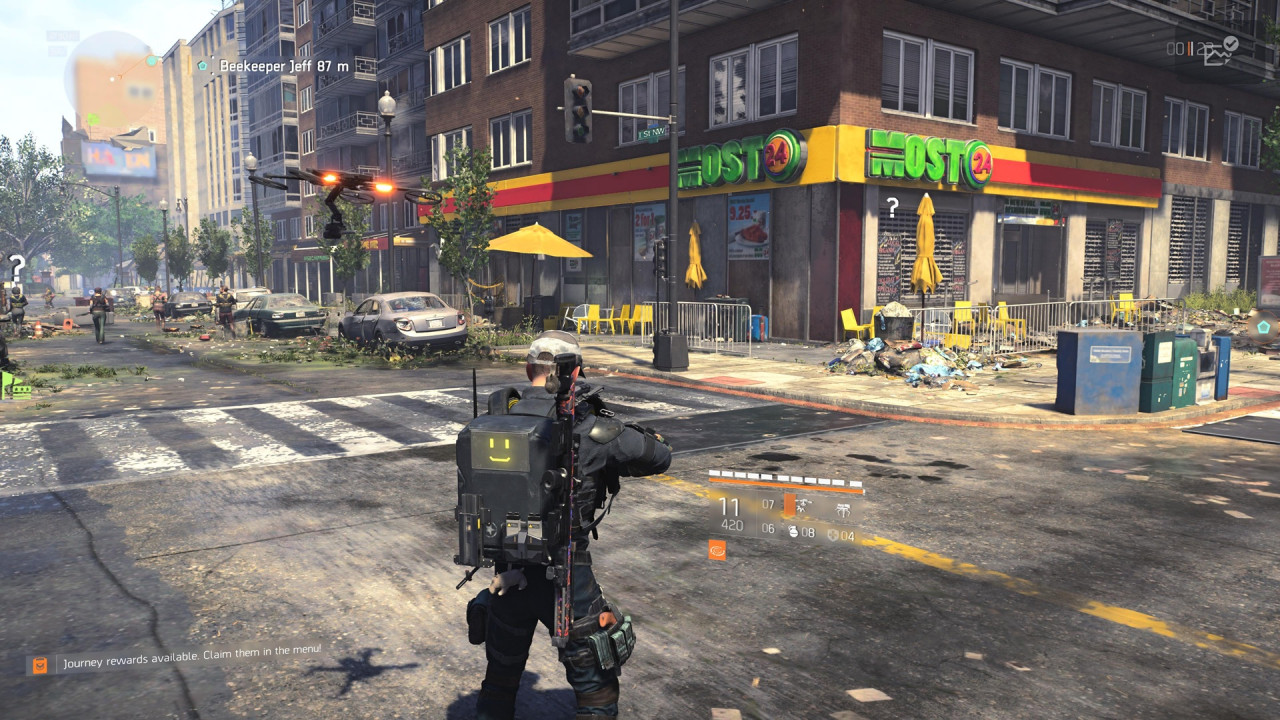Select the Beekeeper Jeff objective tracker
The image size is (1280, 720).
pyautogui.click(x=272, y=66)
